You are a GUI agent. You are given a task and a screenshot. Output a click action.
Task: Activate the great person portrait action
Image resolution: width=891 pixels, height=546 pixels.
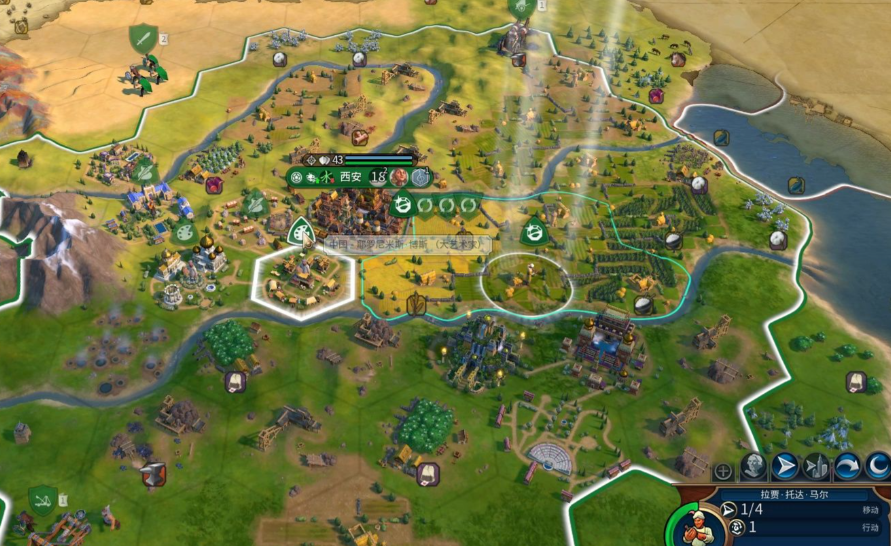(753, 467)
